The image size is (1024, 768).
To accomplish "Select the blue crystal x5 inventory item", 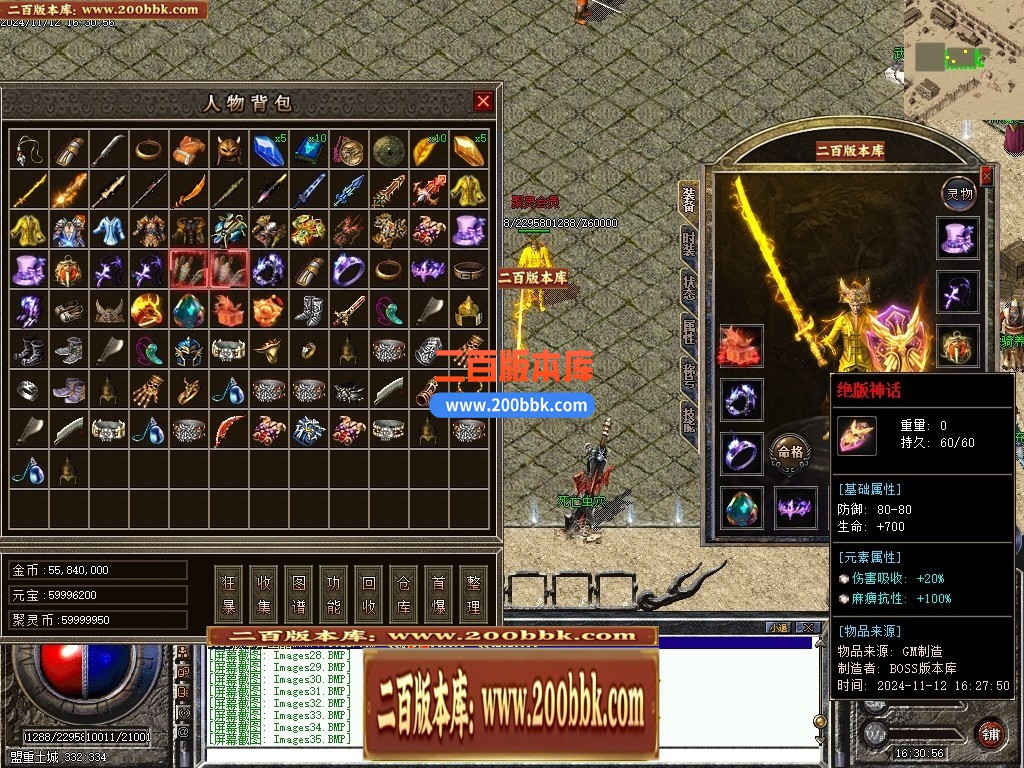I will tap(268, 150).
